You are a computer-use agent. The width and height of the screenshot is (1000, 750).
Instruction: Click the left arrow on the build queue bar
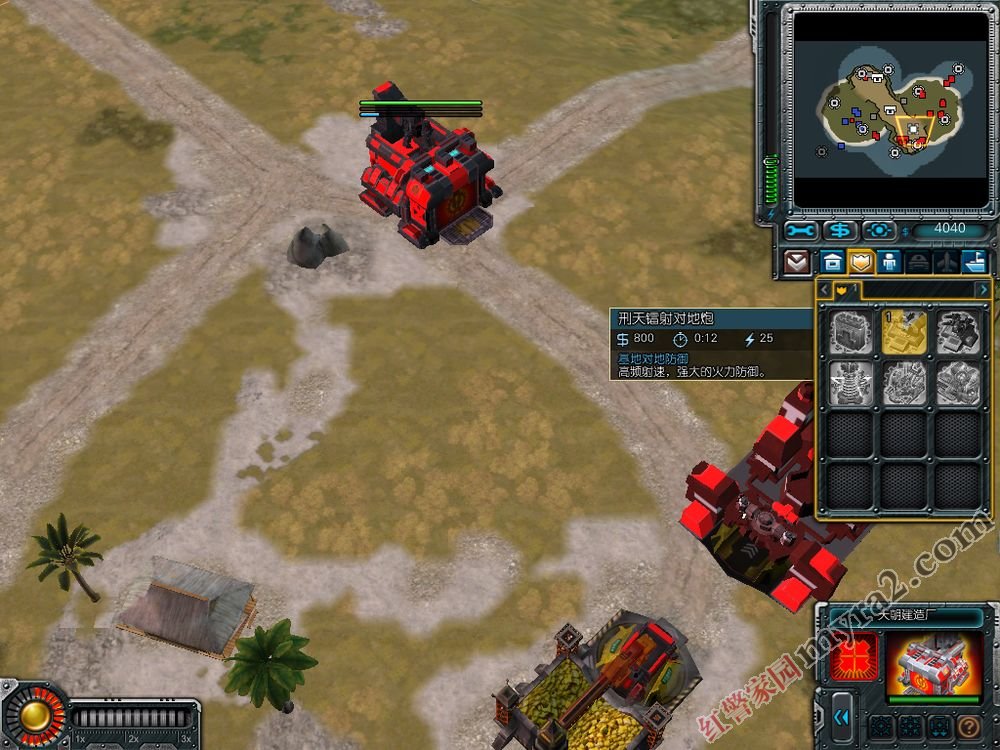pyautogui.click(x=825, y=290)
